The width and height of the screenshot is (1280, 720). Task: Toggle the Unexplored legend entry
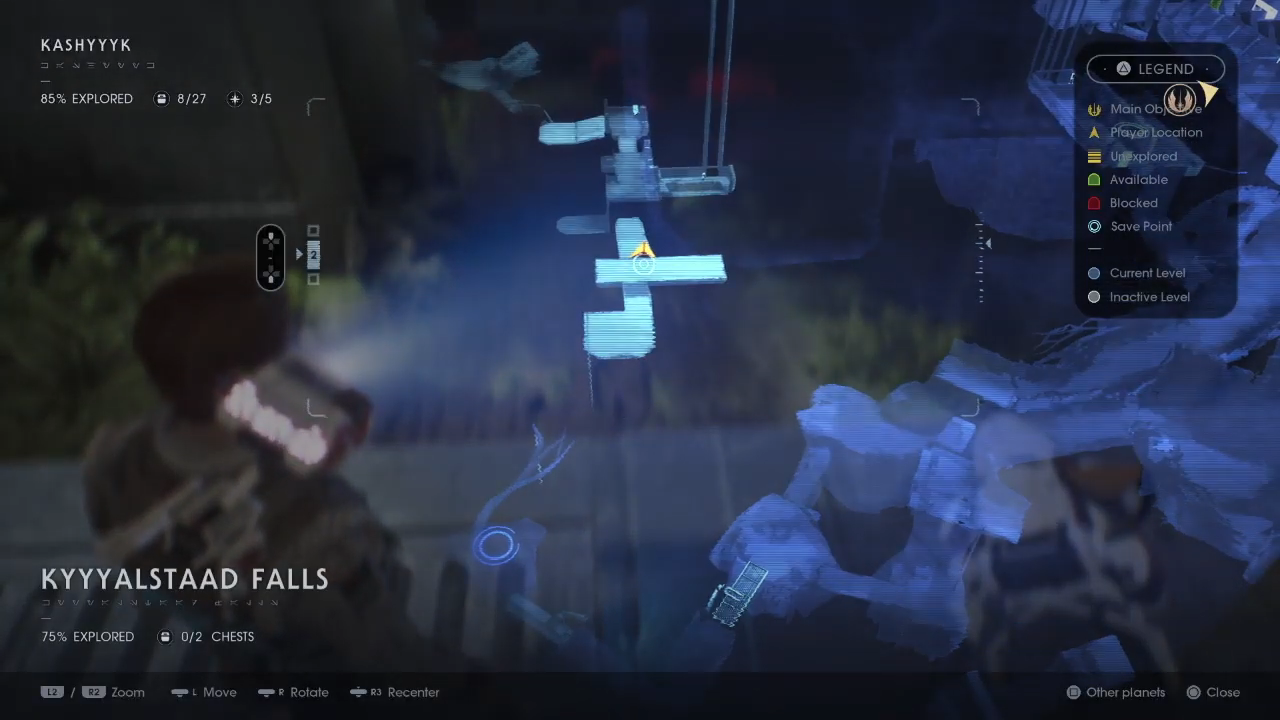pos(1094,156)
